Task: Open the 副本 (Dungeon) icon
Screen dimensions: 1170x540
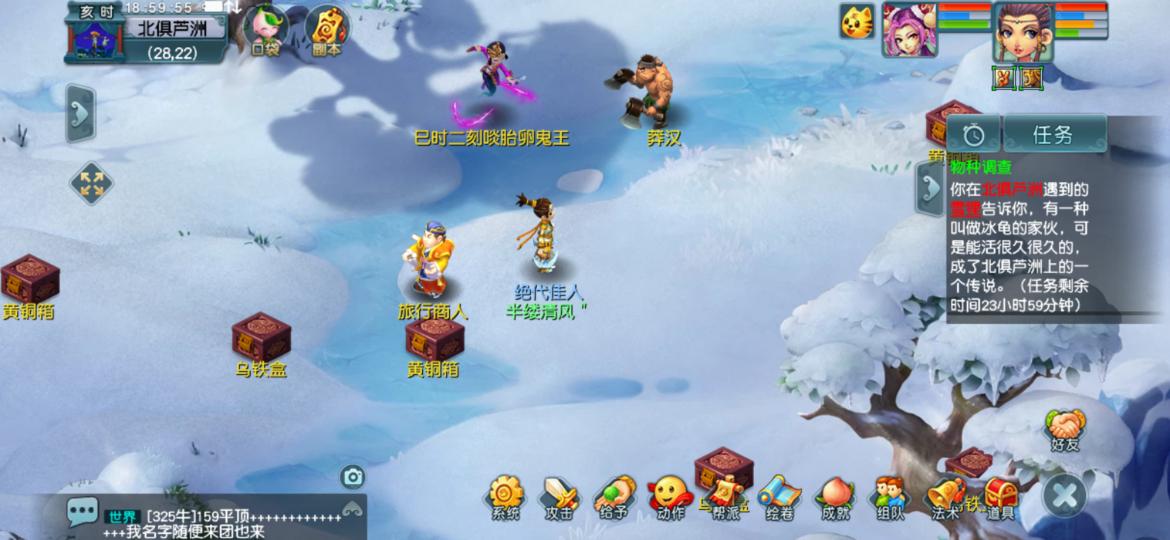Action: point(326,29)
